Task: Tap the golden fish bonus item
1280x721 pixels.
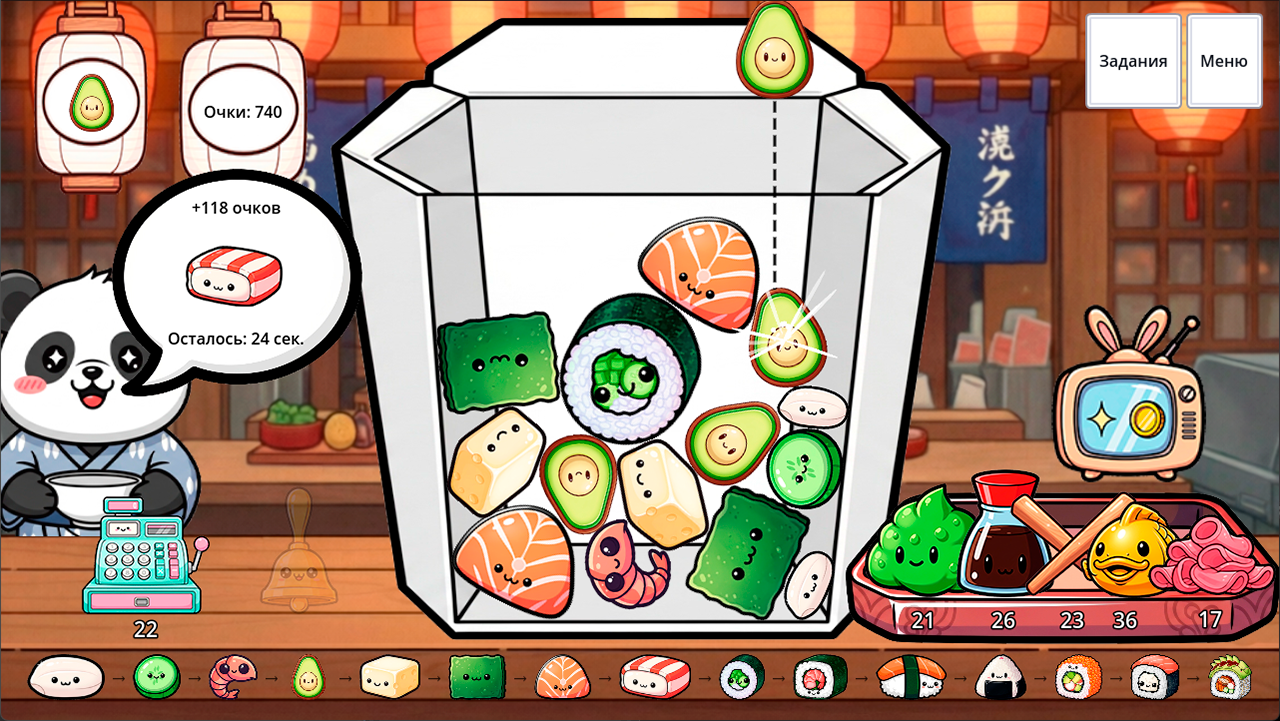Action: tap(1125, 555)
